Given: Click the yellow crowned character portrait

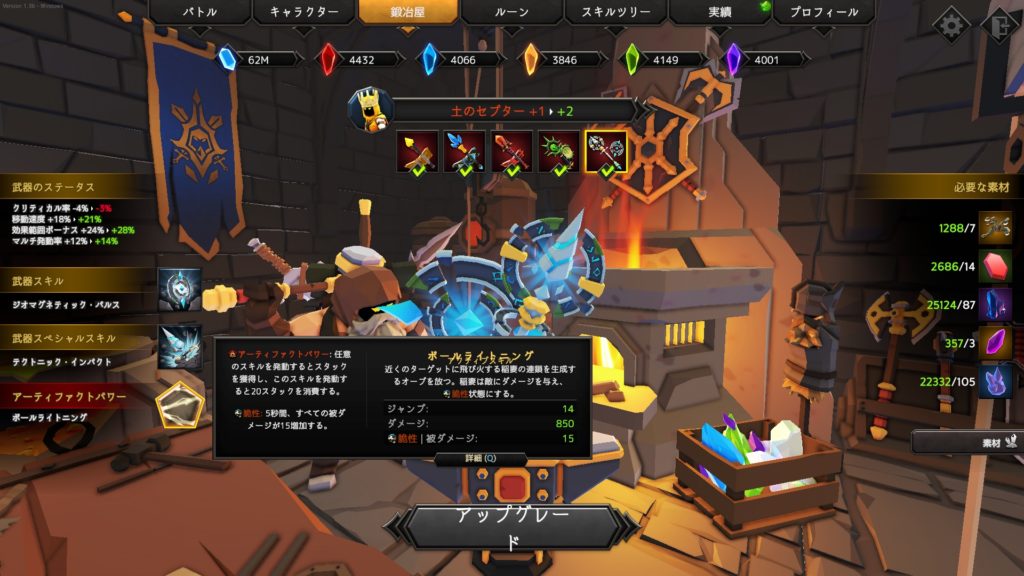Looking at the screenshot, I should 370,109.
